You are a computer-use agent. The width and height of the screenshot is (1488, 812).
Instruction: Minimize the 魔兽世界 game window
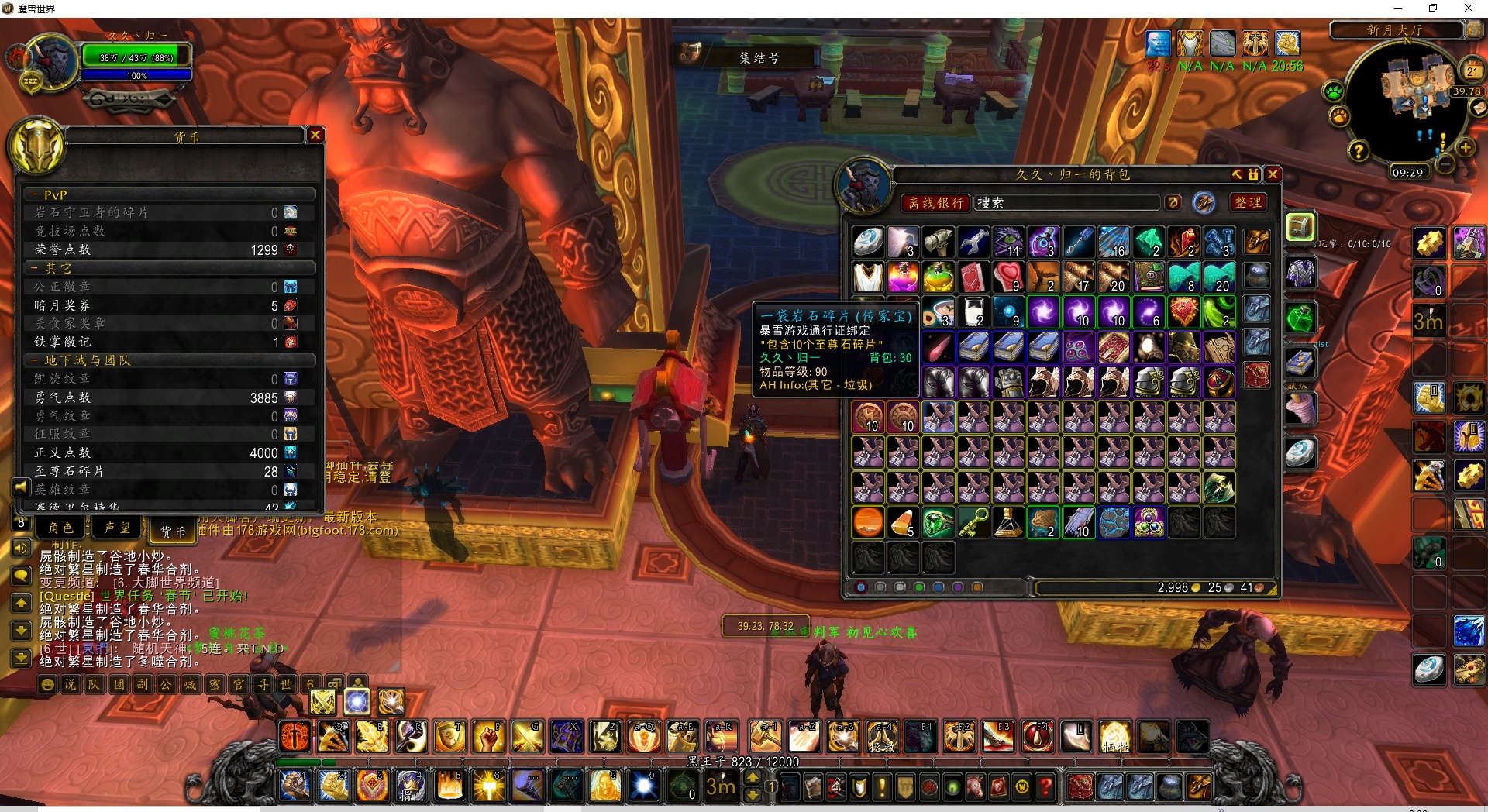[x=1398, y=9]
